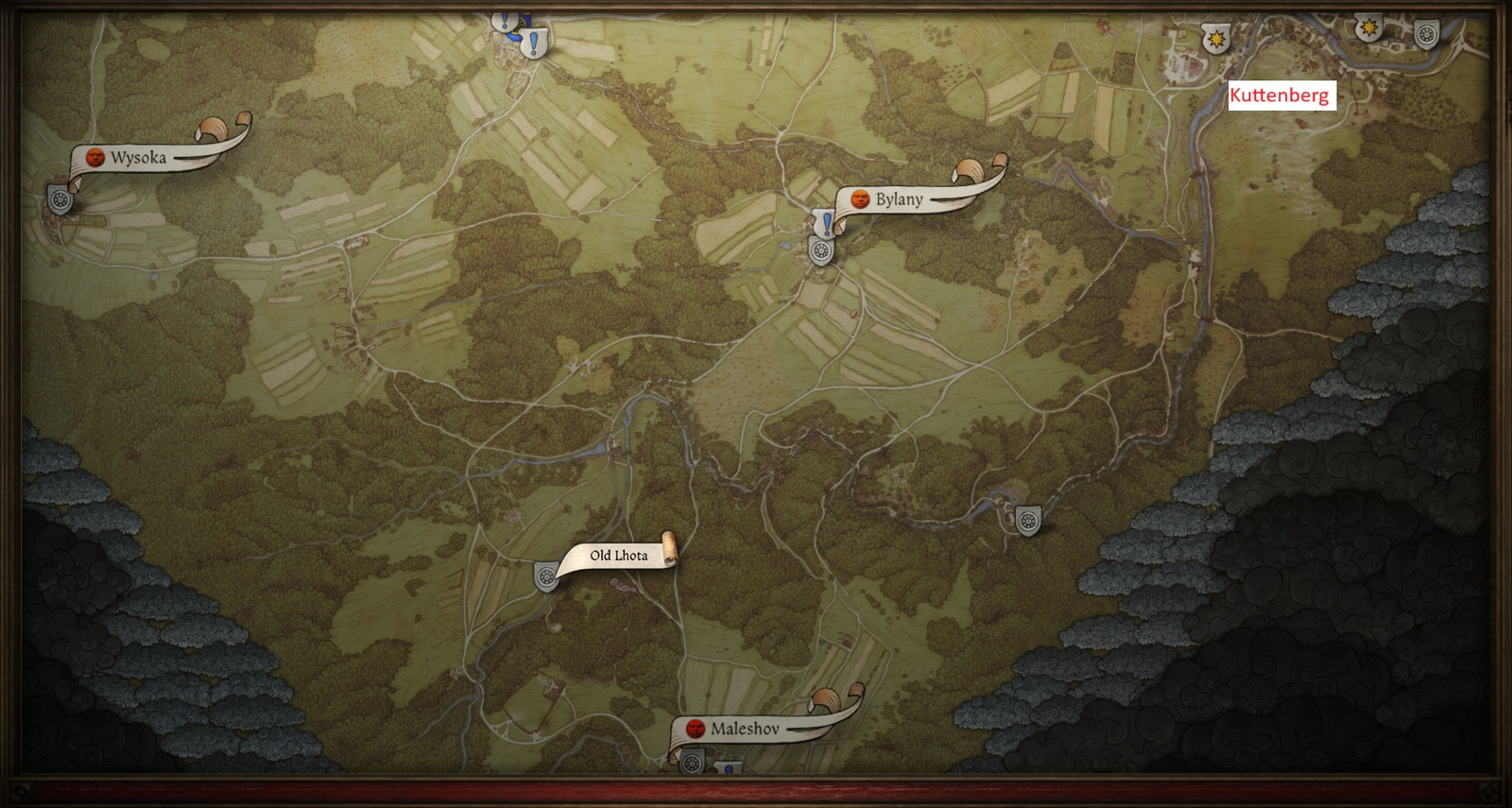Click the red face icon on the Maleshov banner
The image size is (1512, 808).
(x=696, y=729)
